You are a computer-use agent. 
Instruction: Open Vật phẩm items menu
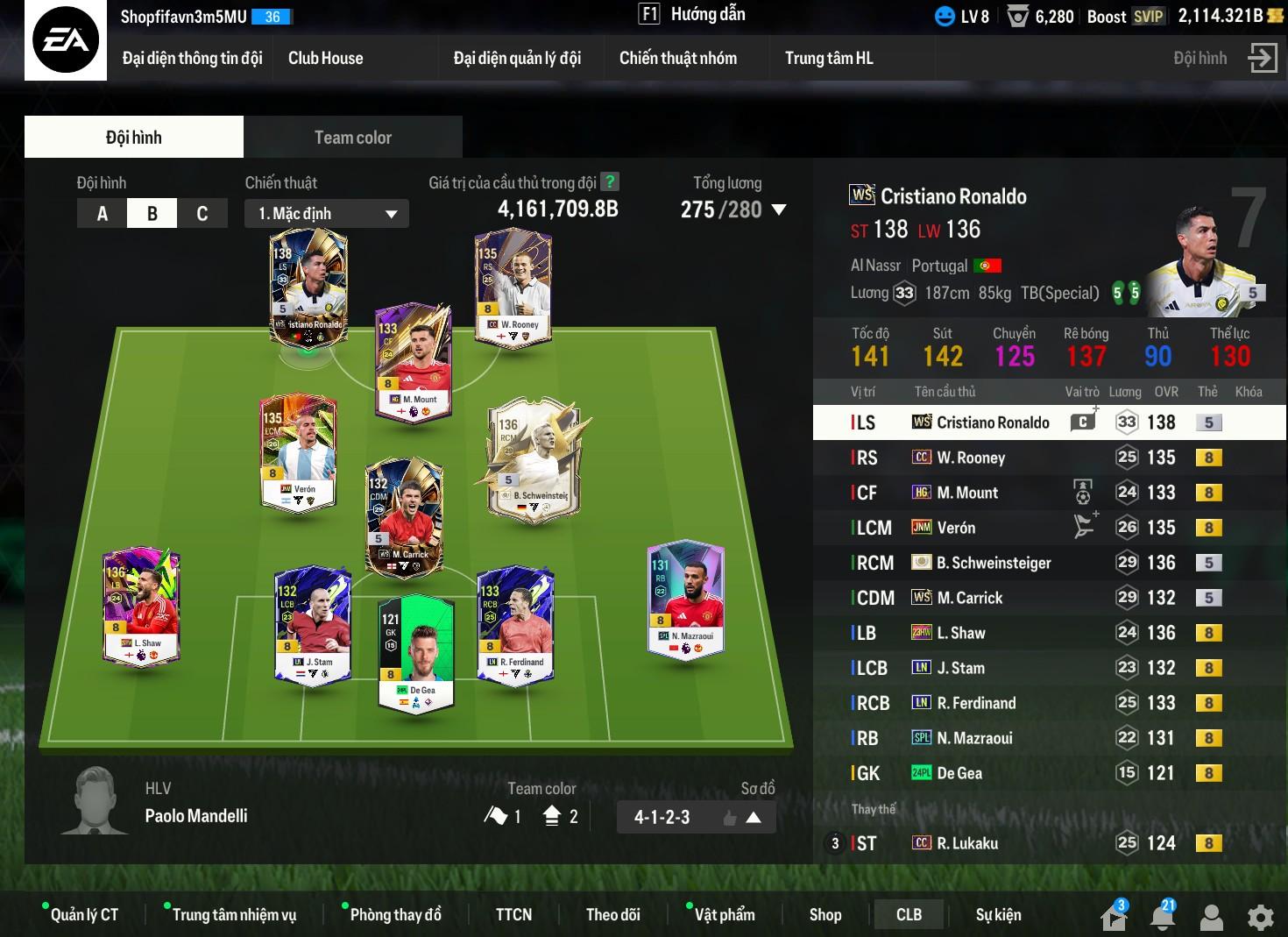(724, 915)
